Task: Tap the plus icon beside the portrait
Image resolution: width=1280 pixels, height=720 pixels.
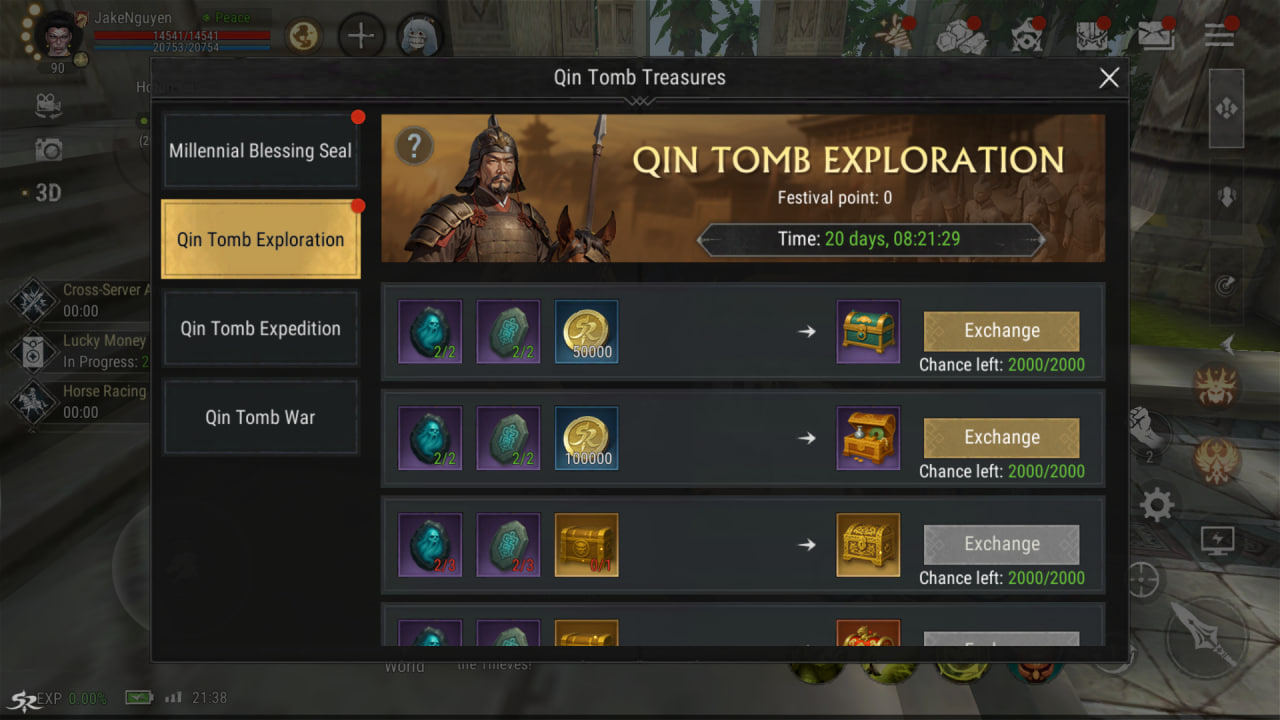Action: point(361,37)
